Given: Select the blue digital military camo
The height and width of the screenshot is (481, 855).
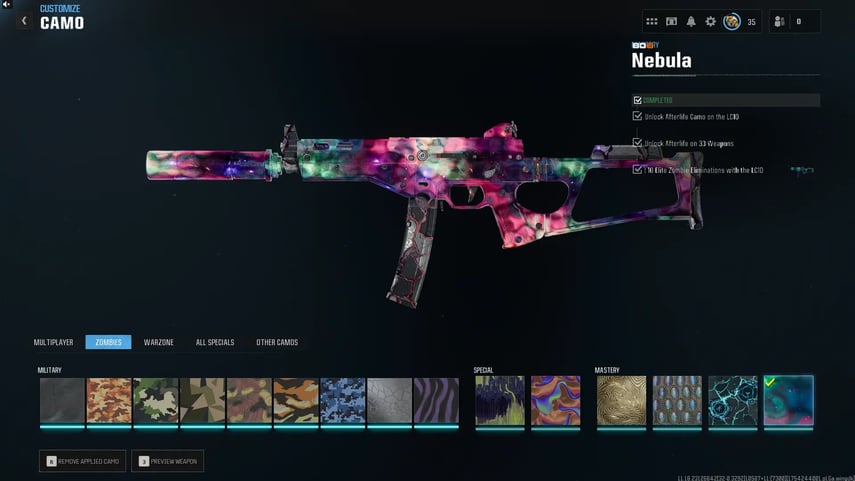Looking at the screenshot, I should pyautogui.click(x=343, y=400).
